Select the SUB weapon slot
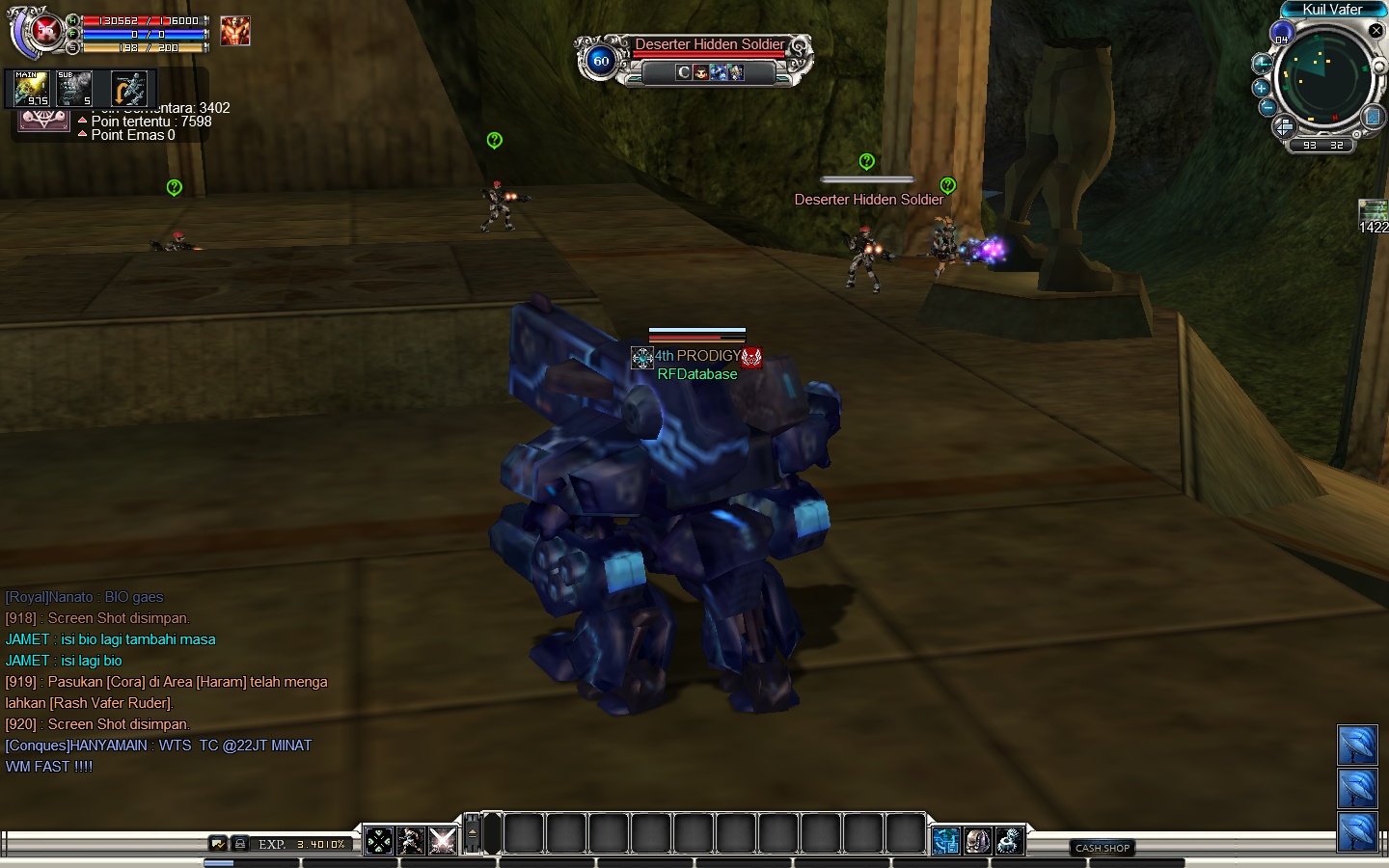Viewport: 1389px width, 868px height. point(74,89)
